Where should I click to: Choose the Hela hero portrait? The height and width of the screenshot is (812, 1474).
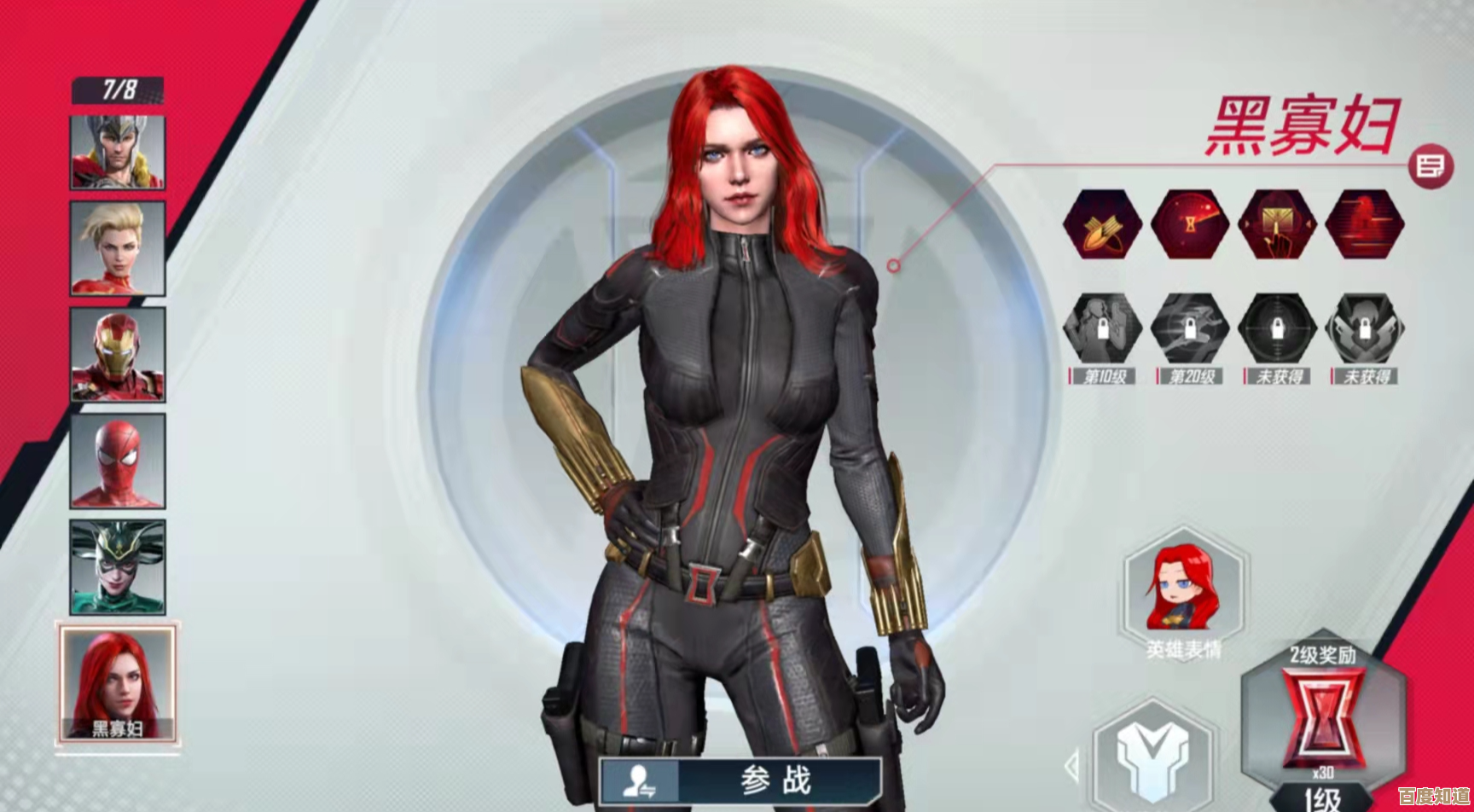click(118, 567)
